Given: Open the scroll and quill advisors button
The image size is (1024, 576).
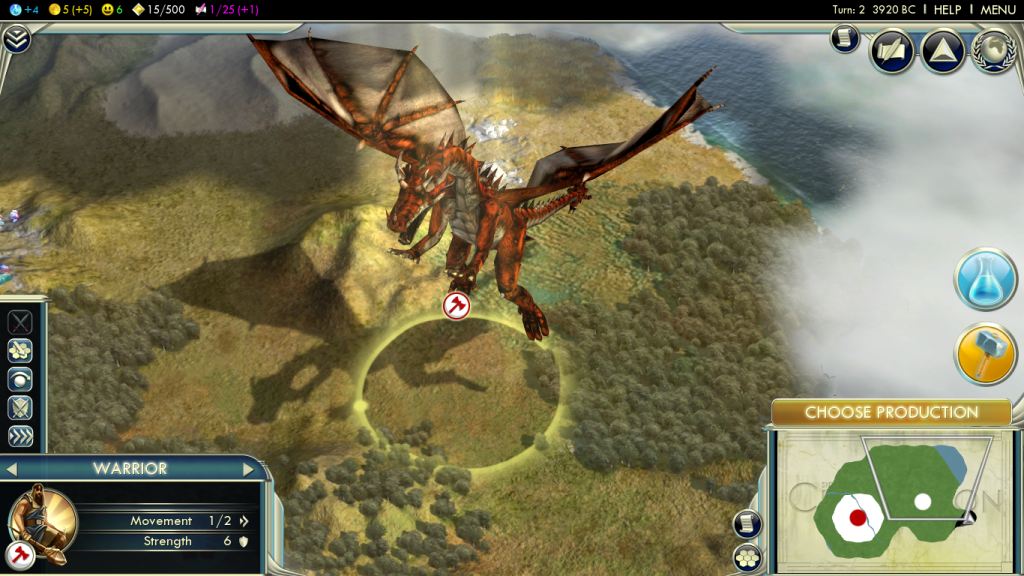Looking at the screenshot, I should point(891,51).
